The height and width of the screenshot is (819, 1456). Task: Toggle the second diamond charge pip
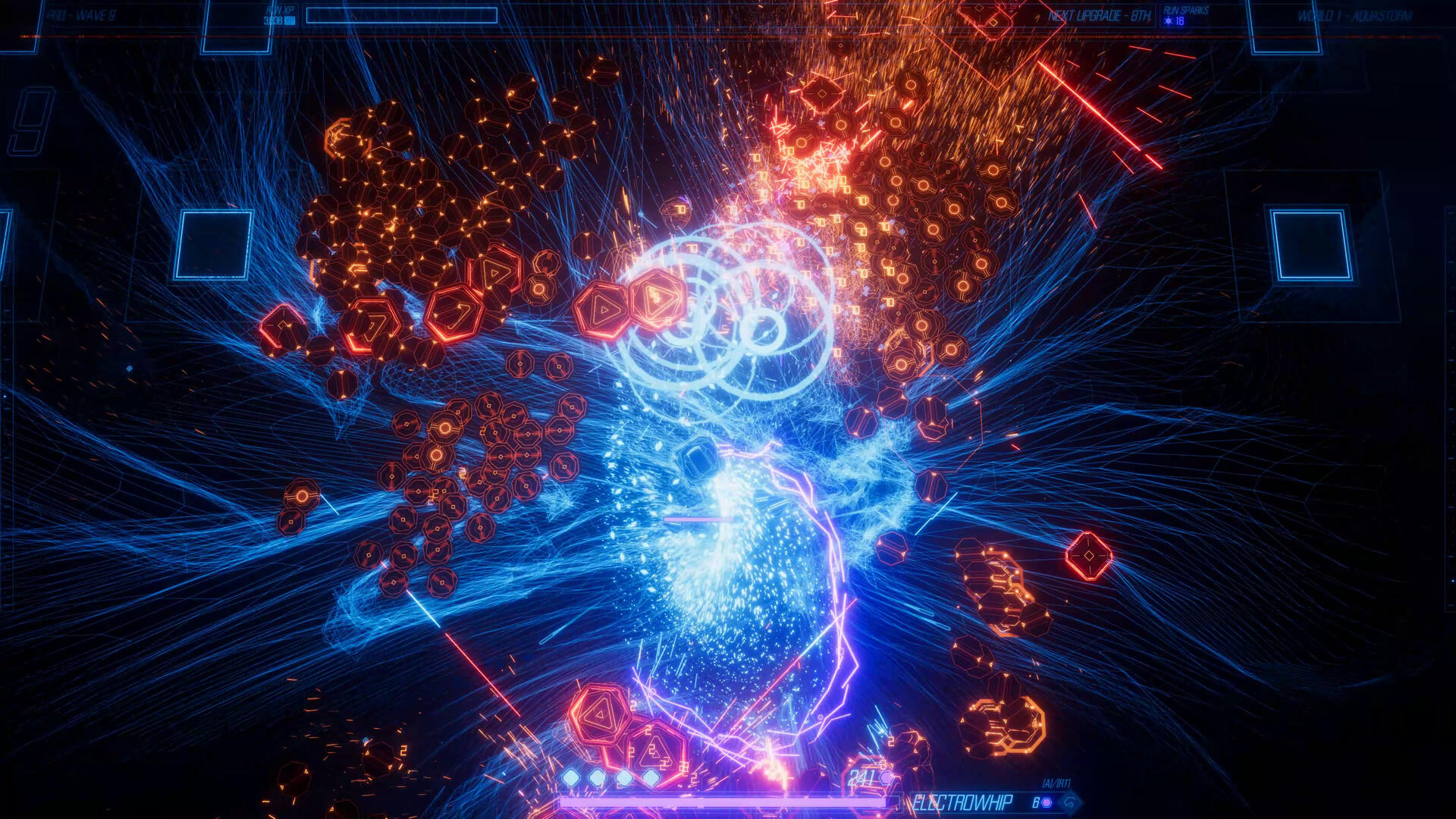point(597,777)
